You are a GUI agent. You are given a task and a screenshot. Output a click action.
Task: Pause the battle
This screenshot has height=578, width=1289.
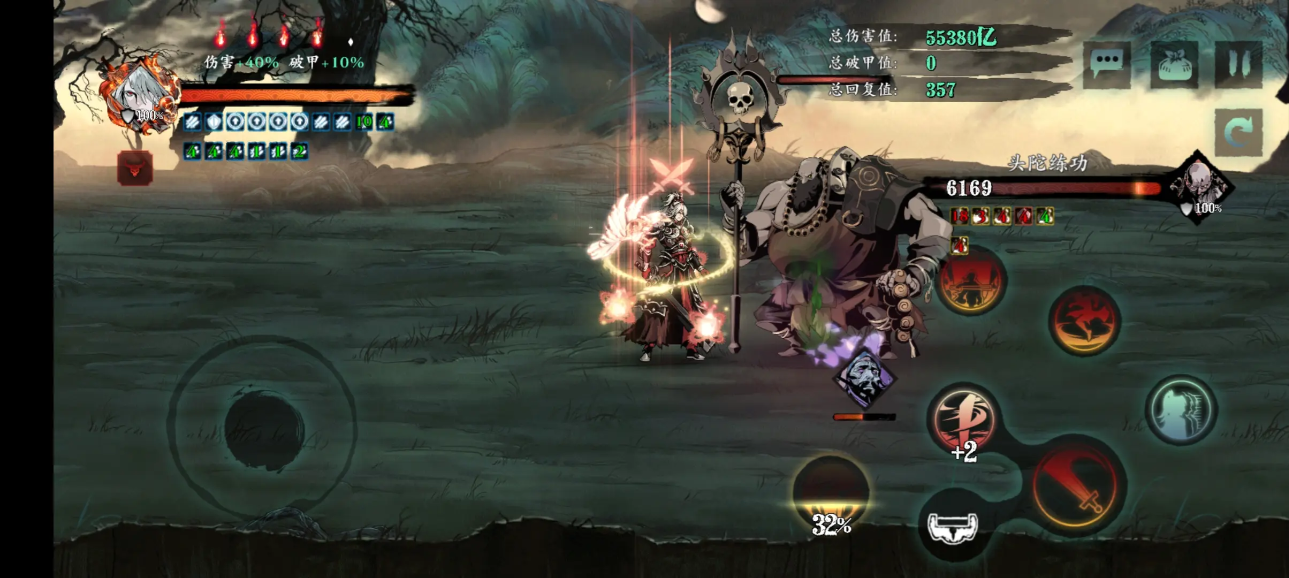pos(1239,65)
